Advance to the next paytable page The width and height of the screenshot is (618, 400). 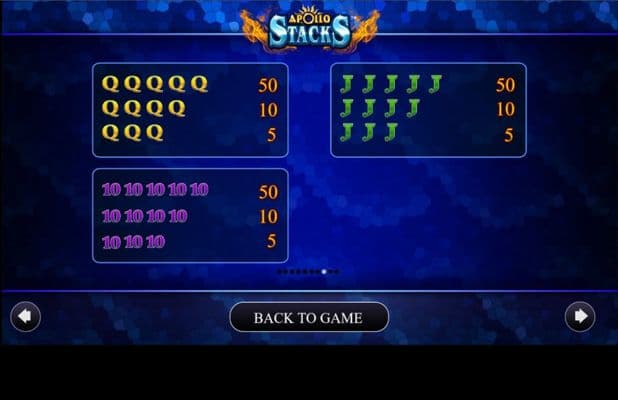click(579, 317)
